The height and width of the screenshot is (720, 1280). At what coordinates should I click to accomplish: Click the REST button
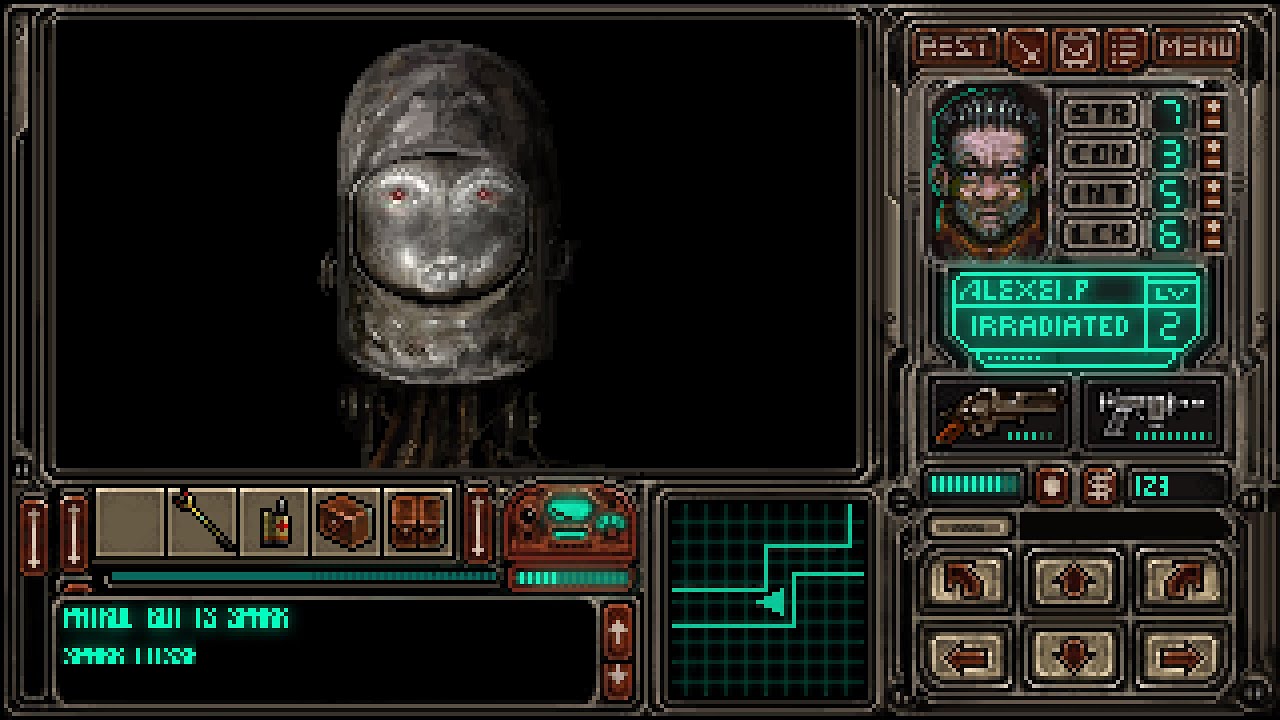pos(956,47)
